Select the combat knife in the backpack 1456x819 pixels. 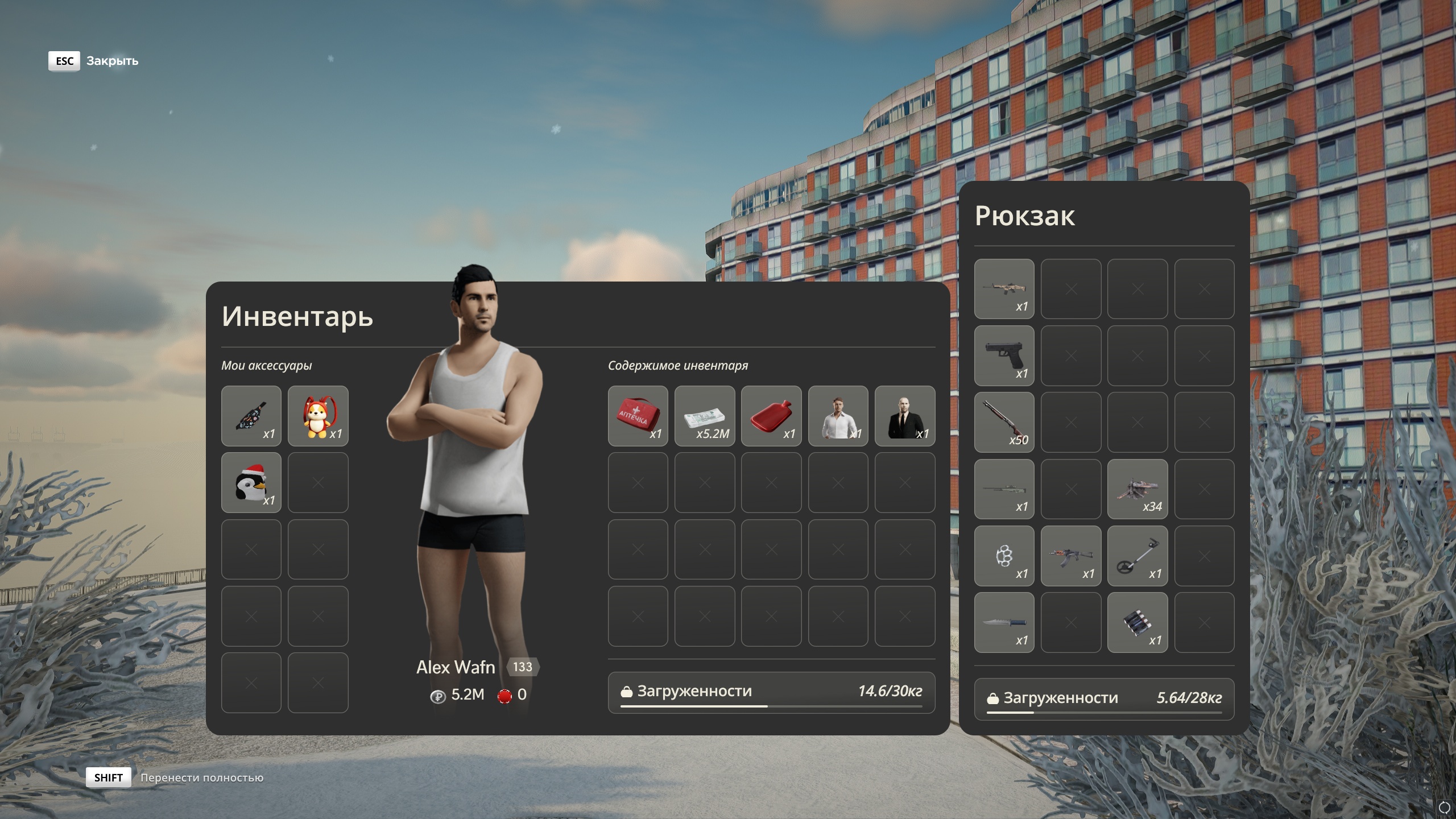(1004, 622)
